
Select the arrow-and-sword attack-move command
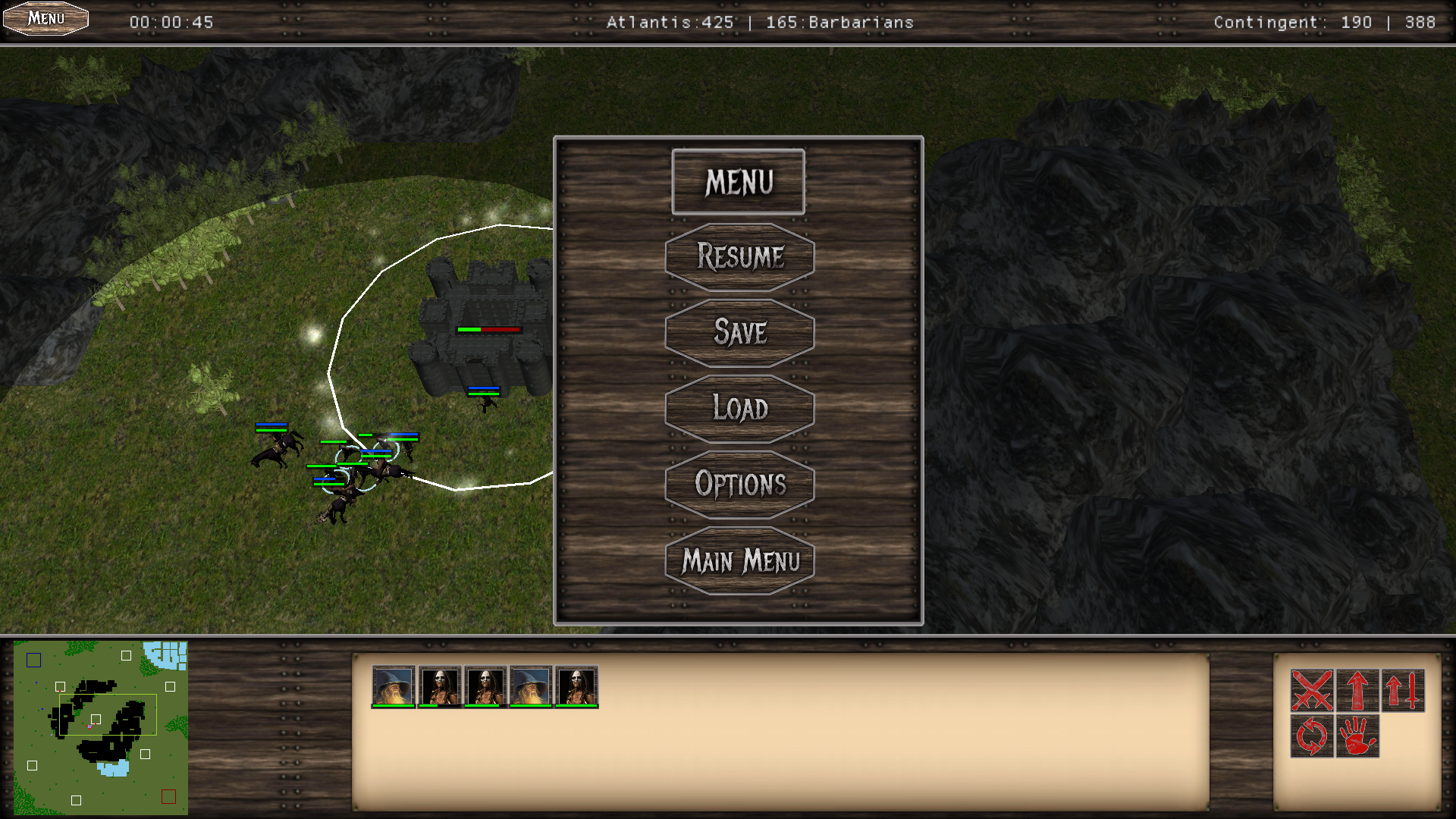(1403, 690)
